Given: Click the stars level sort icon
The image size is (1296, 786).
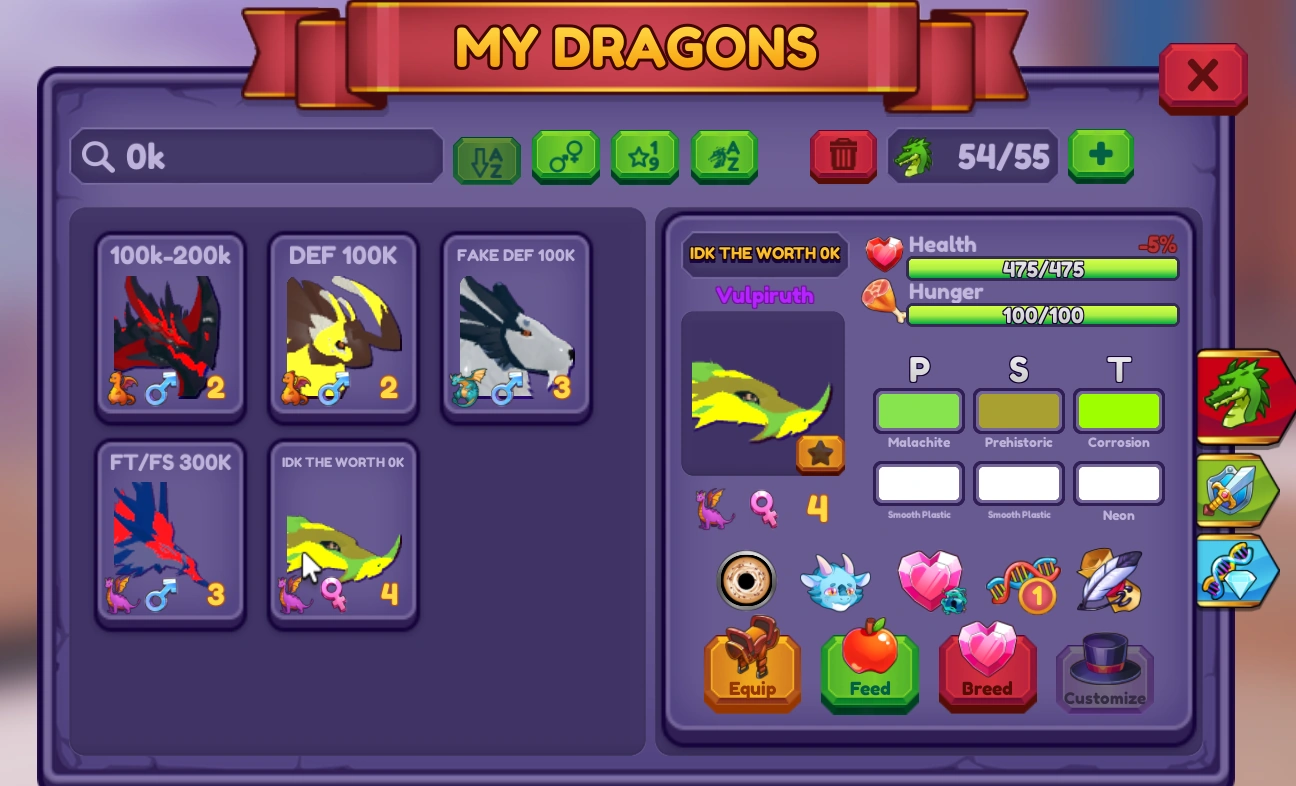Looking at the screenshot, I should [x=644, y=156].
